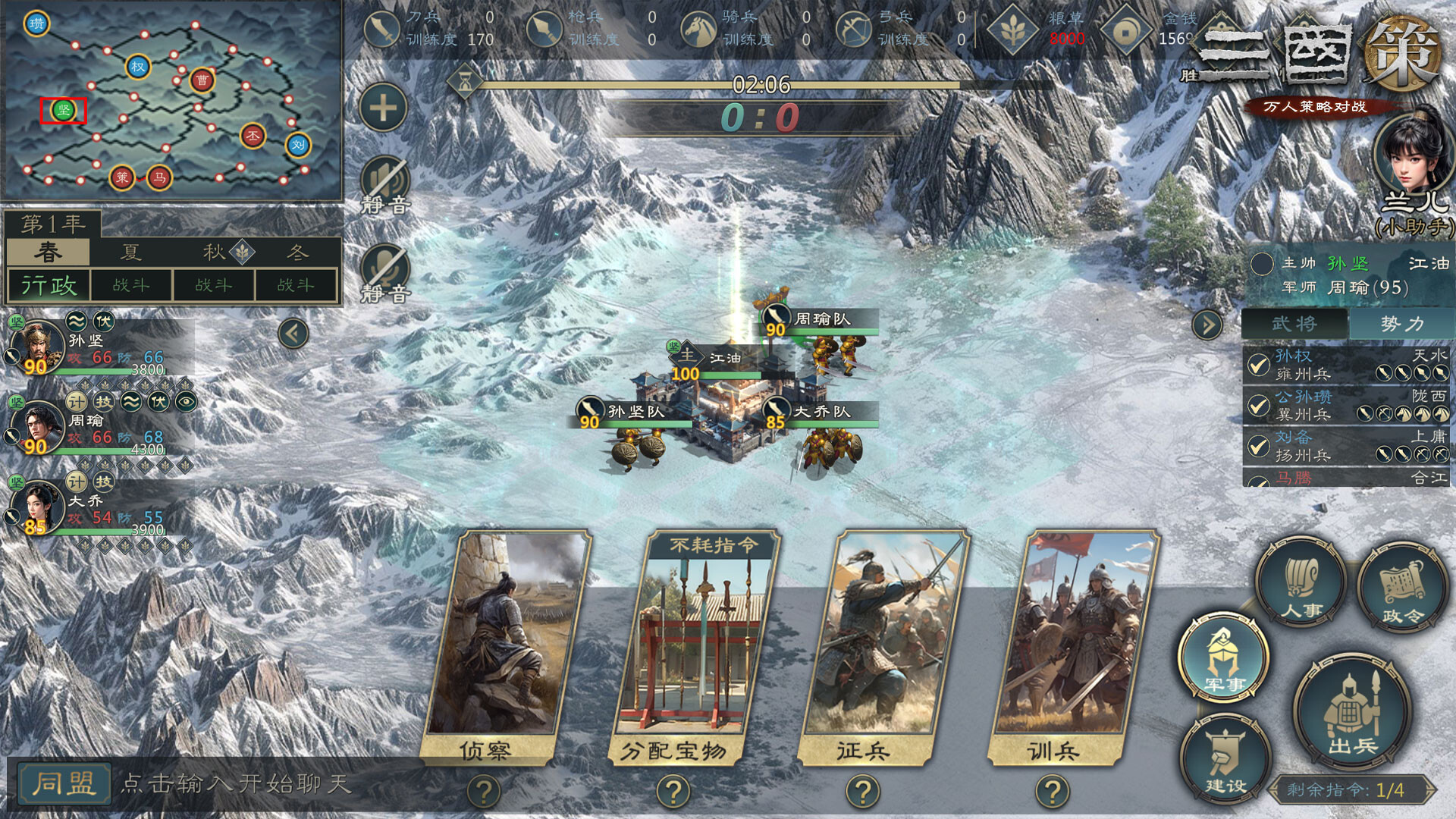
Task: Click the round plus button
Action: point(383,108)
